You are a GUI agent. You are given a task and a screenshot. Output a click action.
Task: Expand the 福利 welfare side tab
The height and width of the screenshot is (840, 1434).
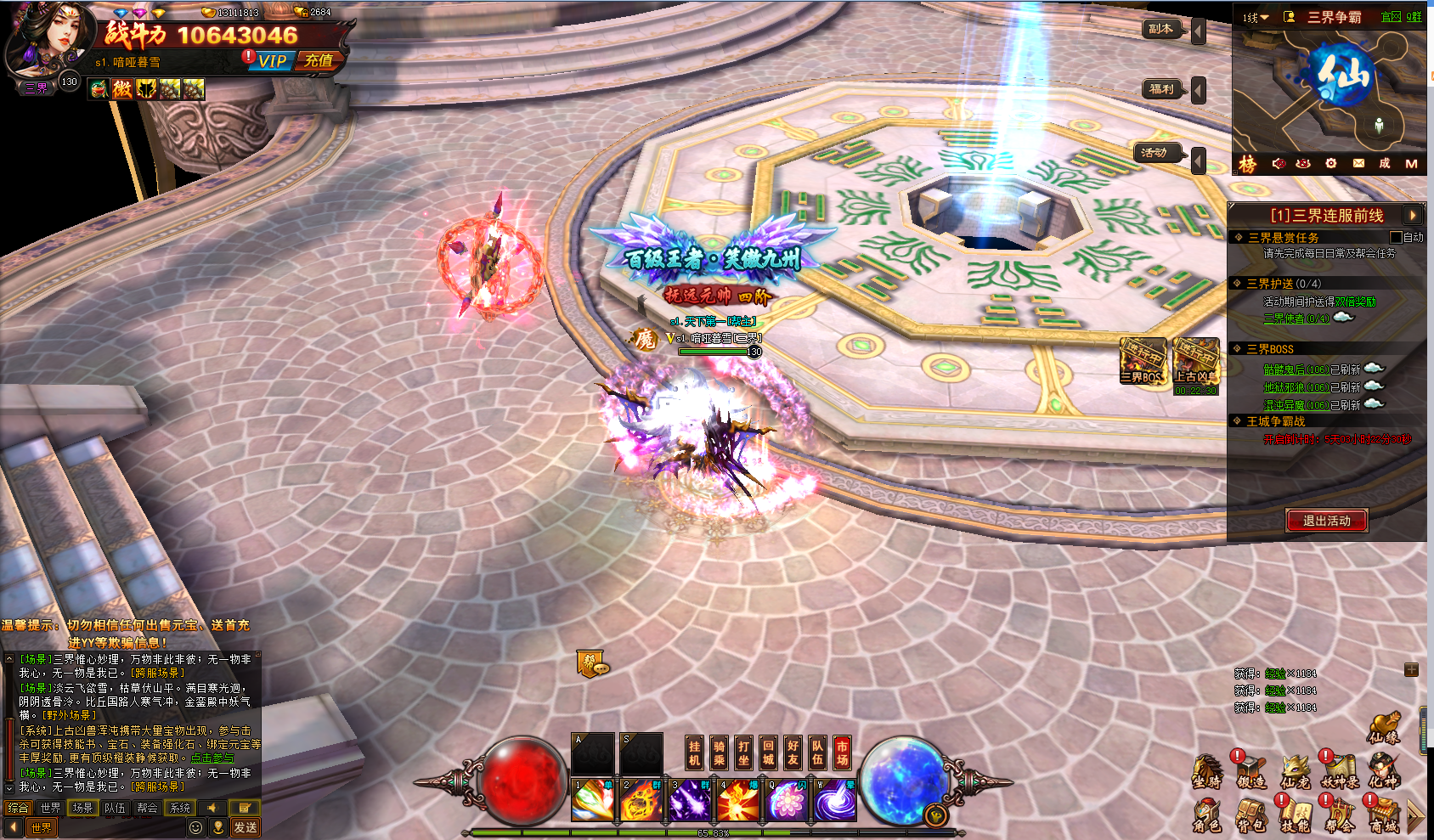(x=1161, y=89)
